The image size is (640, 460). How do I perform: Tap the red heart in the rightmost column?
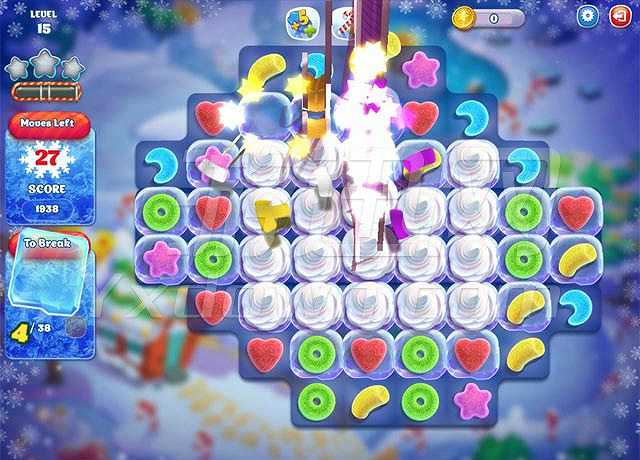575,211
